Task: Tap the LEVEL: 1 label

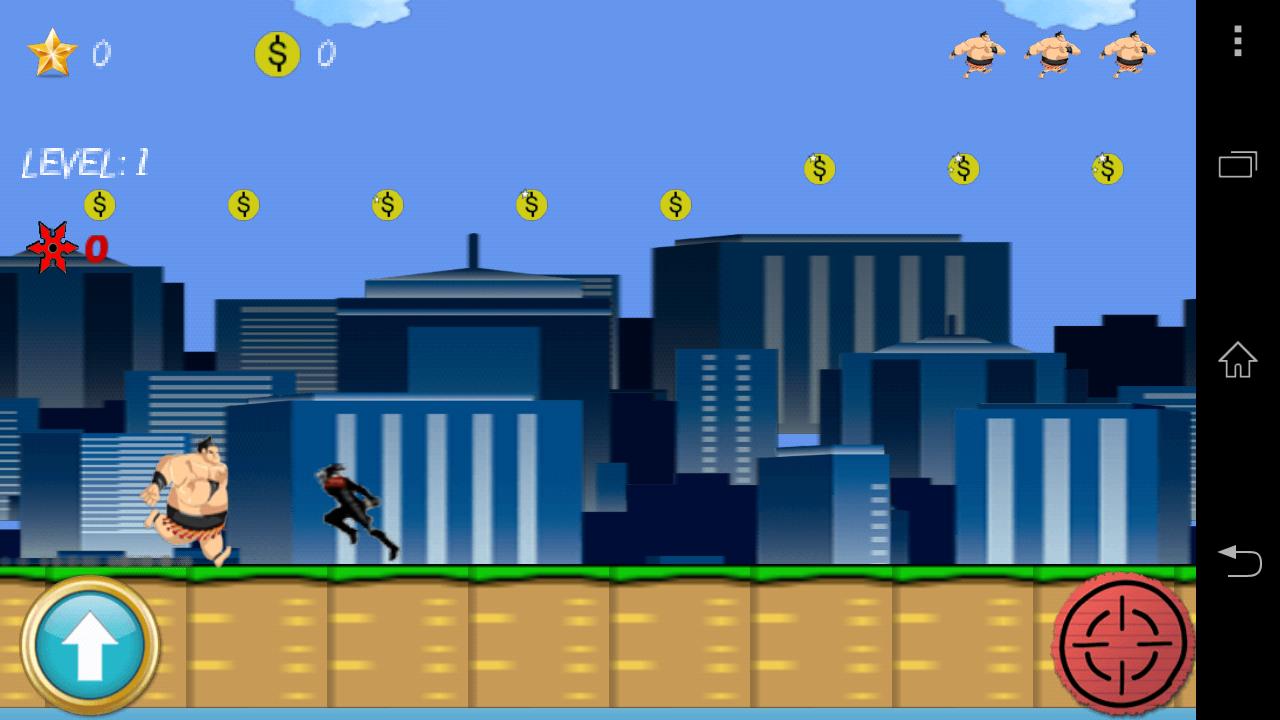Action: (85, 162)
